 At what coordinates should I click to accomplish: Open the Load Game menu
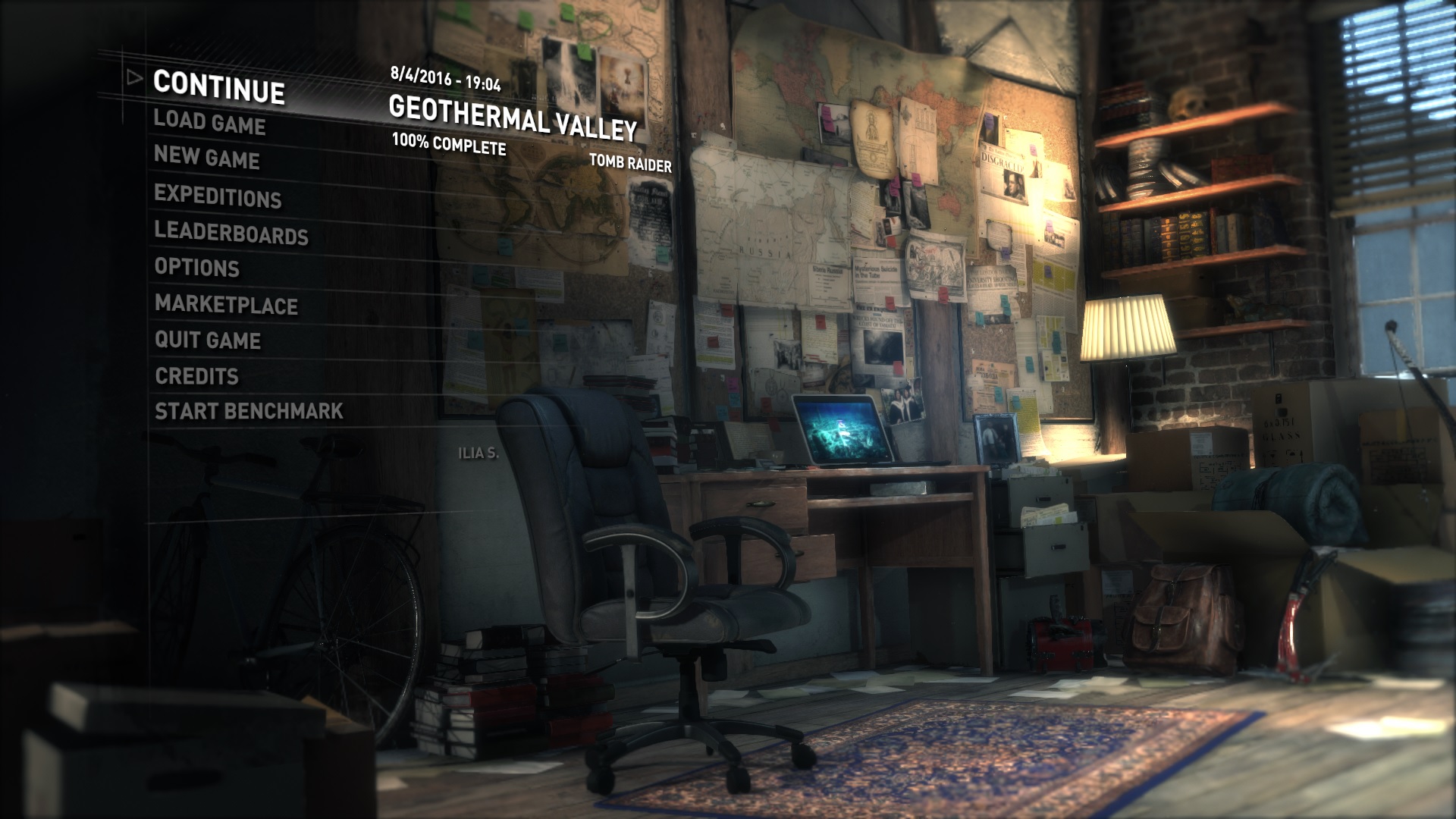coord(209,122)
